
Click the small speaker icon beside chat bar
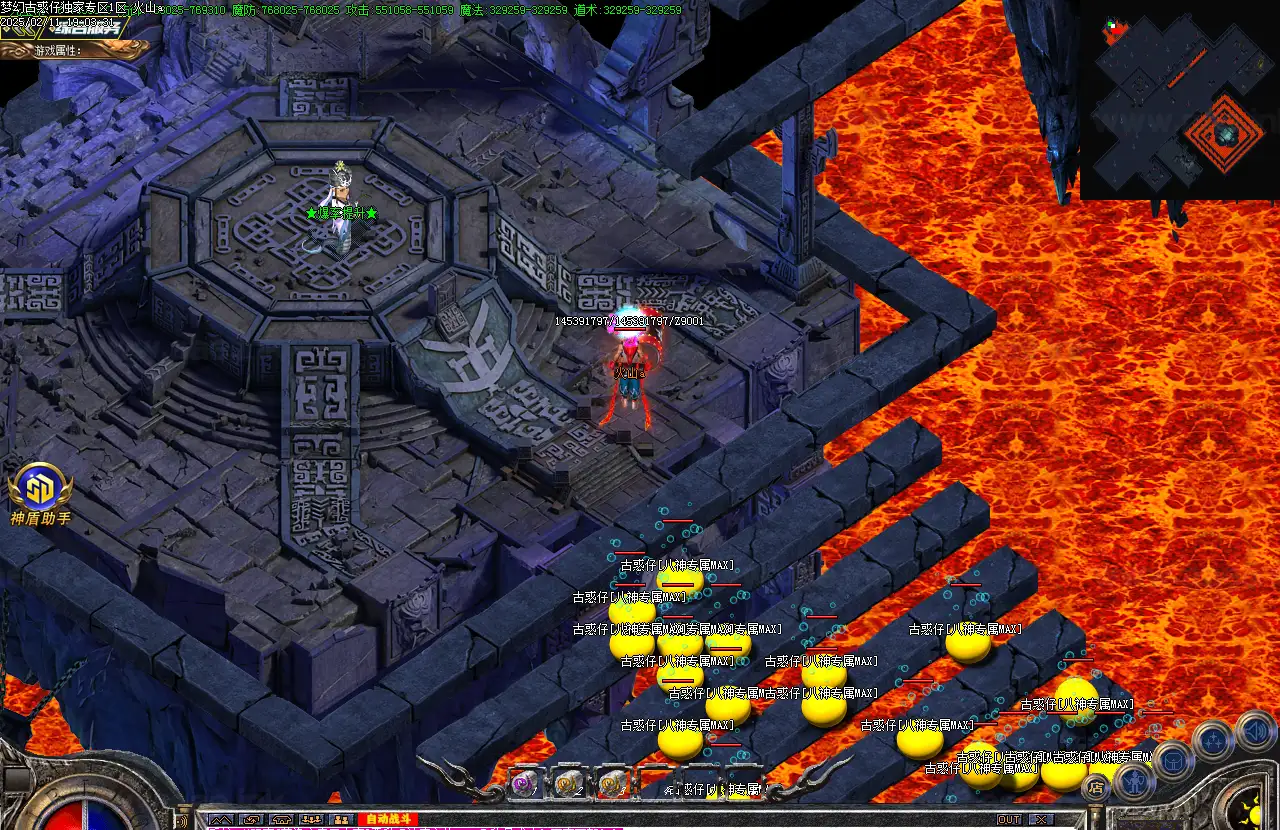pos(184,818)
